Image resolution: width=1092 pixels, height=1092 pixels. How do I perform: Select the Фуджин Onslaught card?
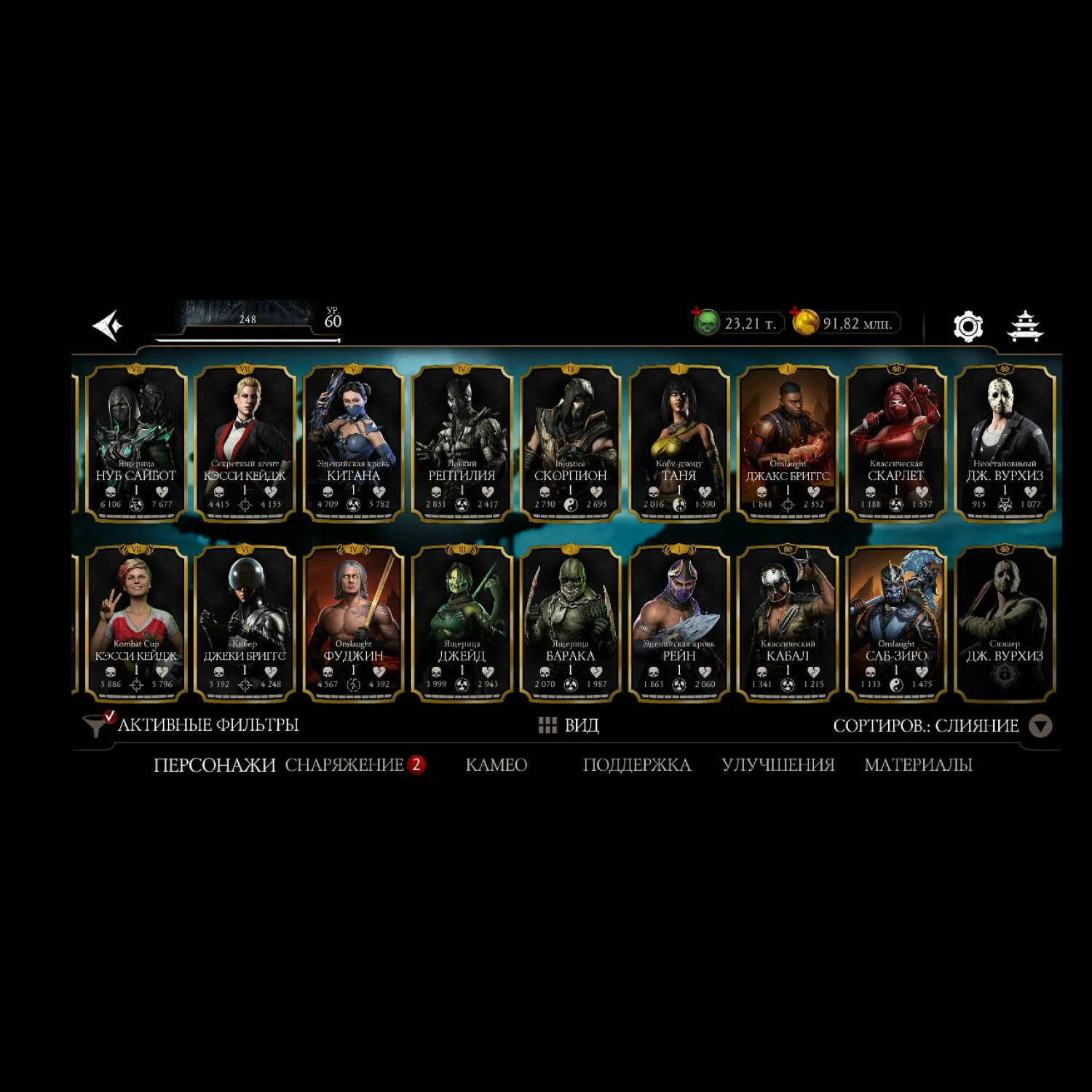tap(353, 623)
